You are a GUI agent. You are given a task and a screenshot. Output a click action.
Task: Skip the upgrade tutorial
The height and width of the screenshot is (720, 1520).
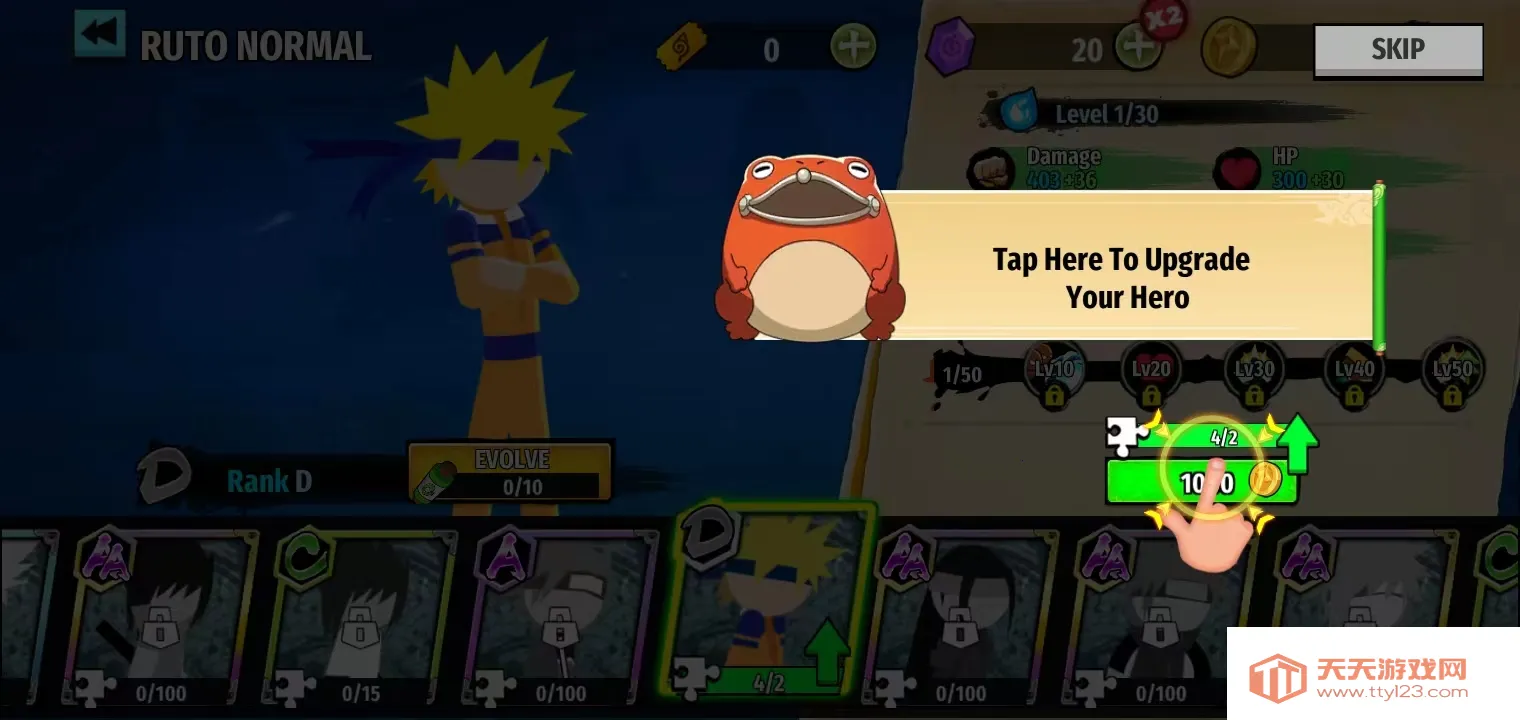(x=1397, y=49)
